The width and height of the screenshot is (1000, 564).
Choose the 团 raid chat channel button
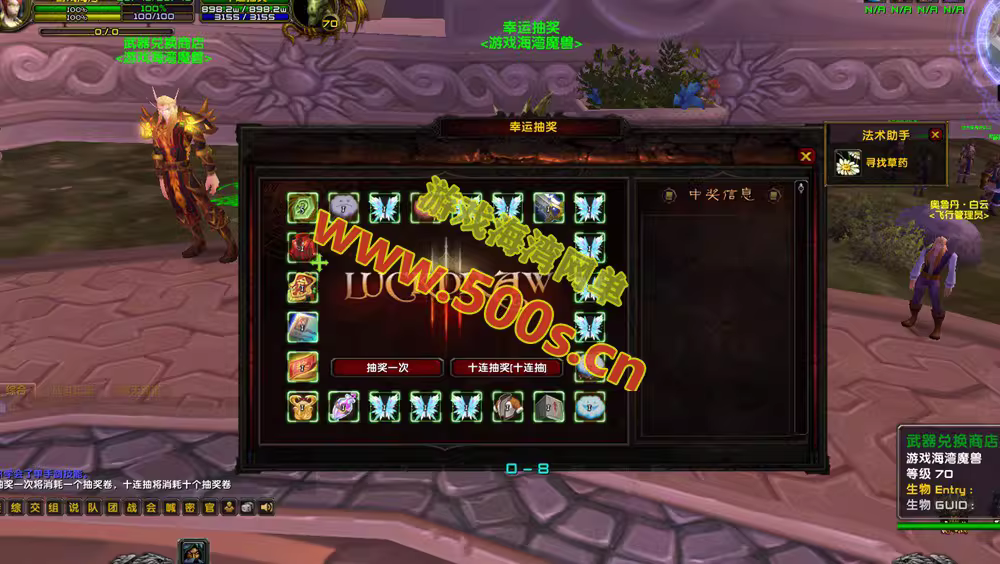(x=112, y=508)
